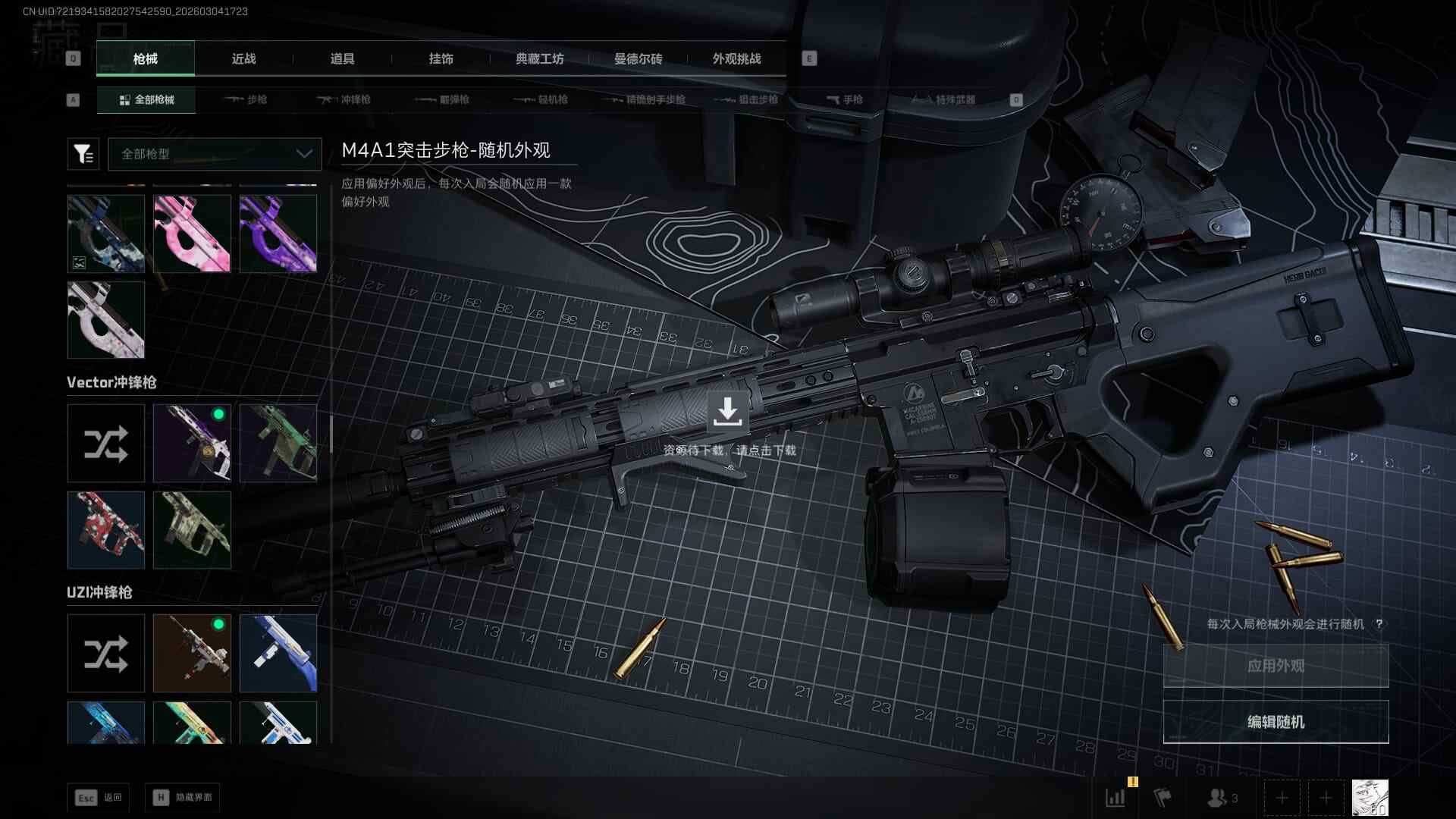Screen dimensions: 1456x819
Task: Open the friends list icon
Action: [1222, 798]
